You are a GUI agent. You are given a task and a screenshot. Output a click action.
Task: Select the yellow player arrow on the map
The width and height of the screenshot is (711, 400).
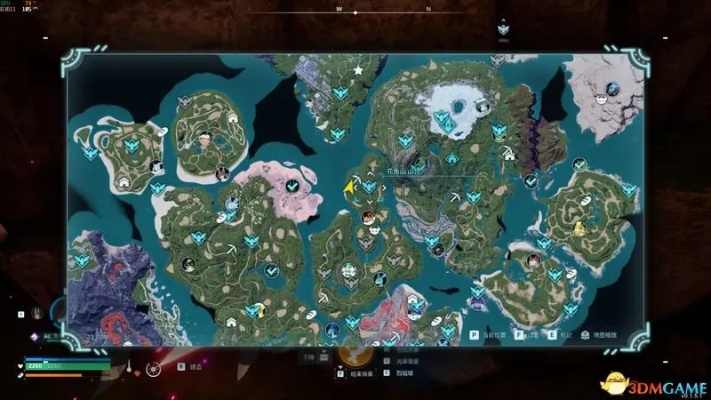coord(349,187)
